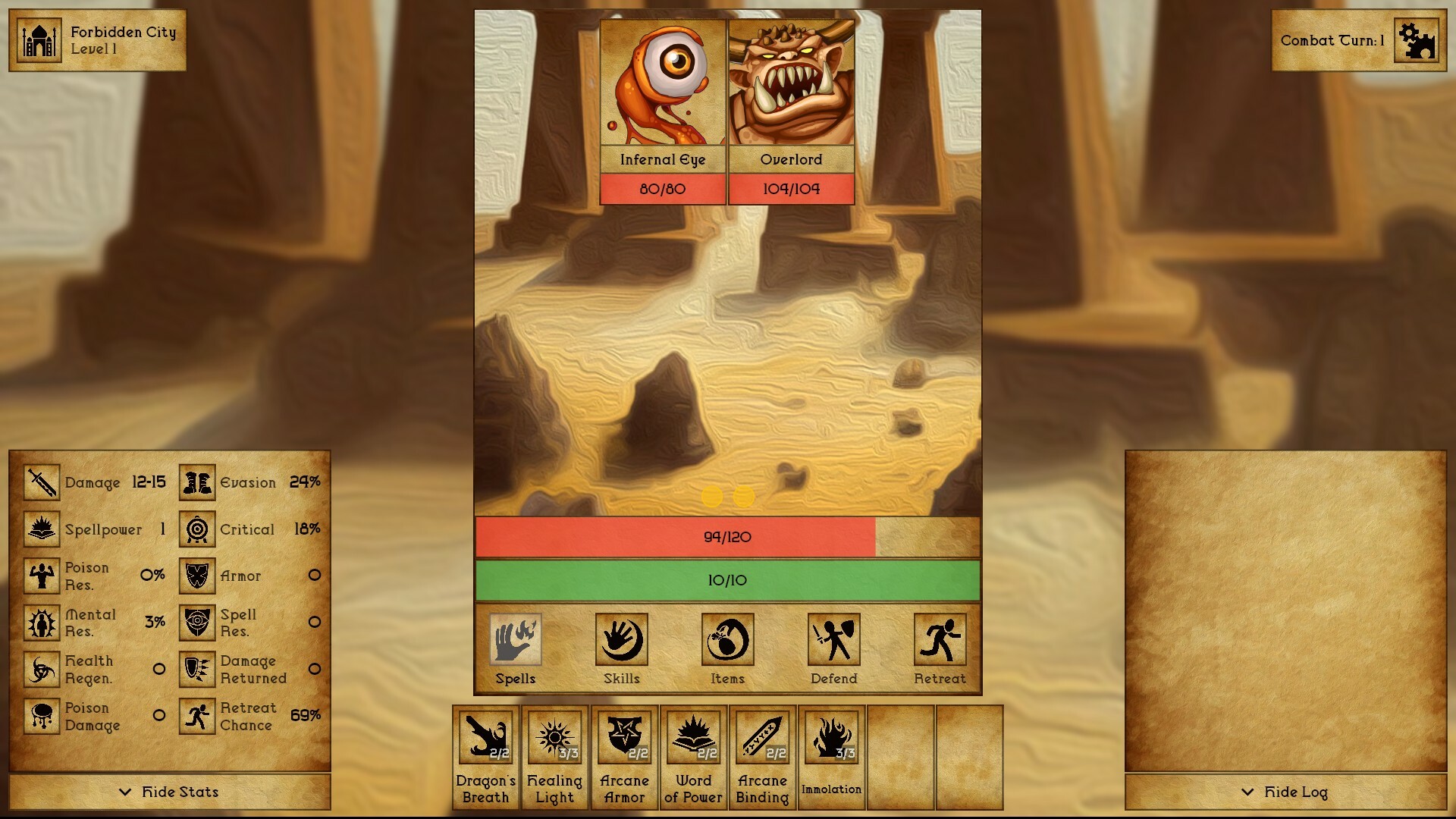
Task: Collapse the stats panel via Hide Stats
Action: (168, 792)
